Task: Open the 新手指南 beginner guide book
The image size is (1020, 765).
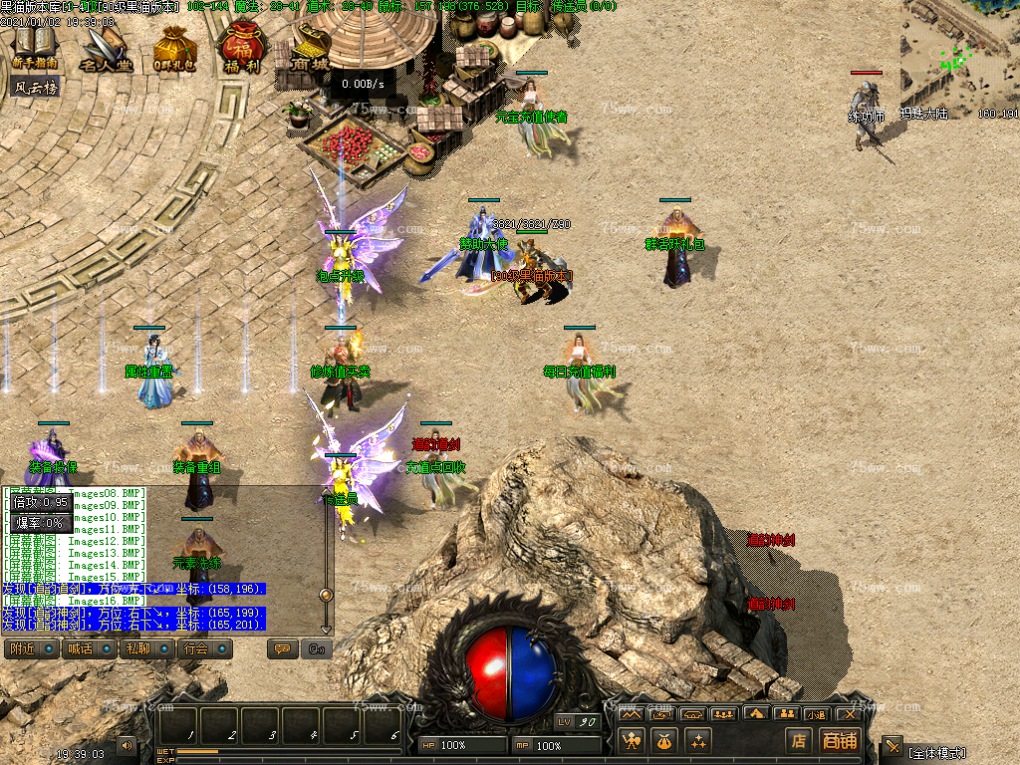Action: (35, 47)
